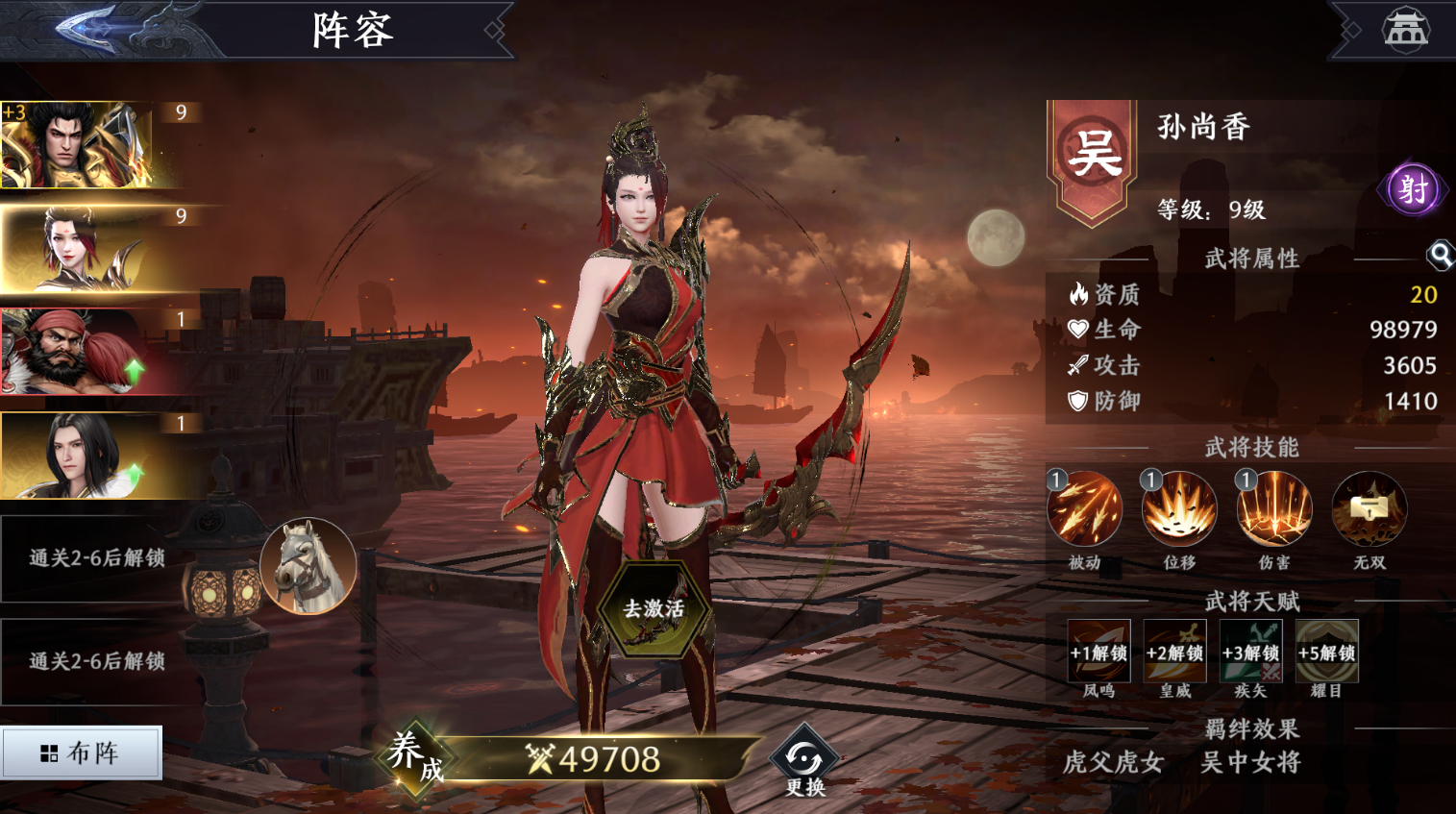View the 凤鸣 talent icon
Image resolution: width=1456 pixels, height=814 pixels.
point(1098,652)
